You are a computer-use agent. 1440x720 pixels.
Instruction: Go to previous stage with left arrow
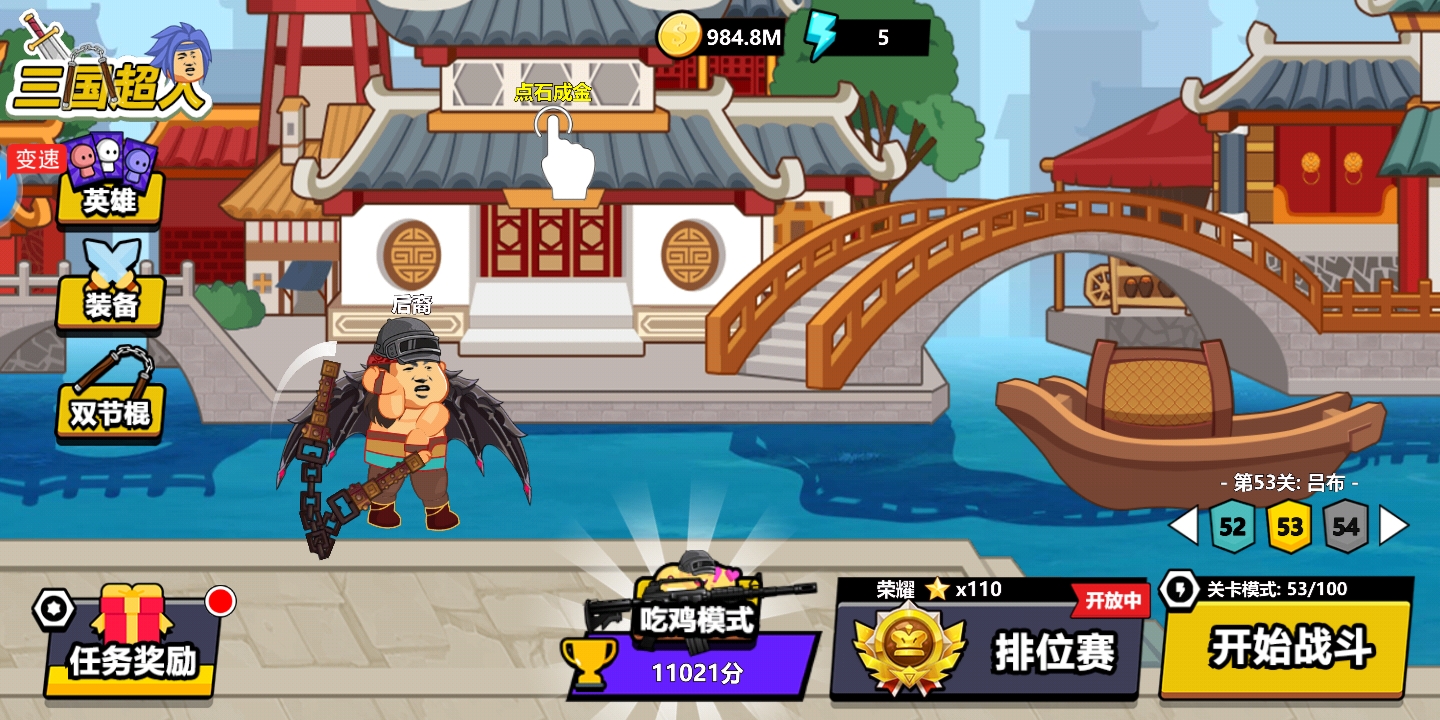tap(1184, 526)
